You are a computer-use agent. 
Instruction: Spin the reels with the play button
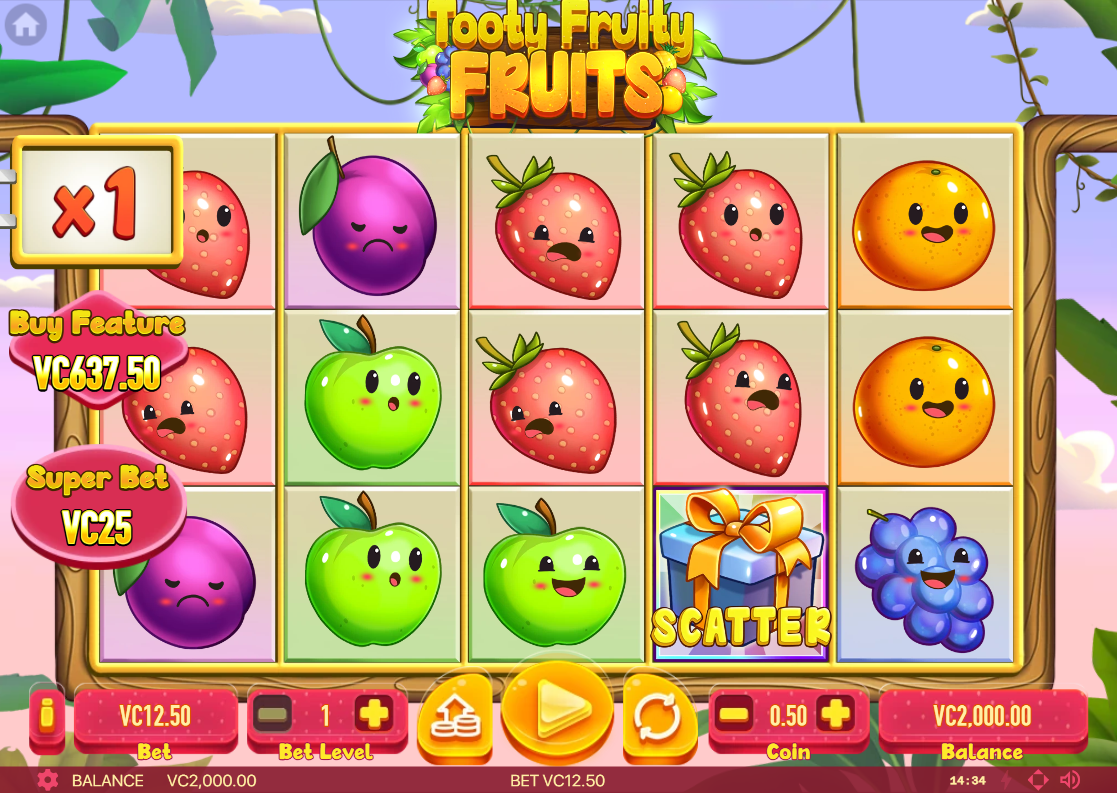(x=556, y=712)
